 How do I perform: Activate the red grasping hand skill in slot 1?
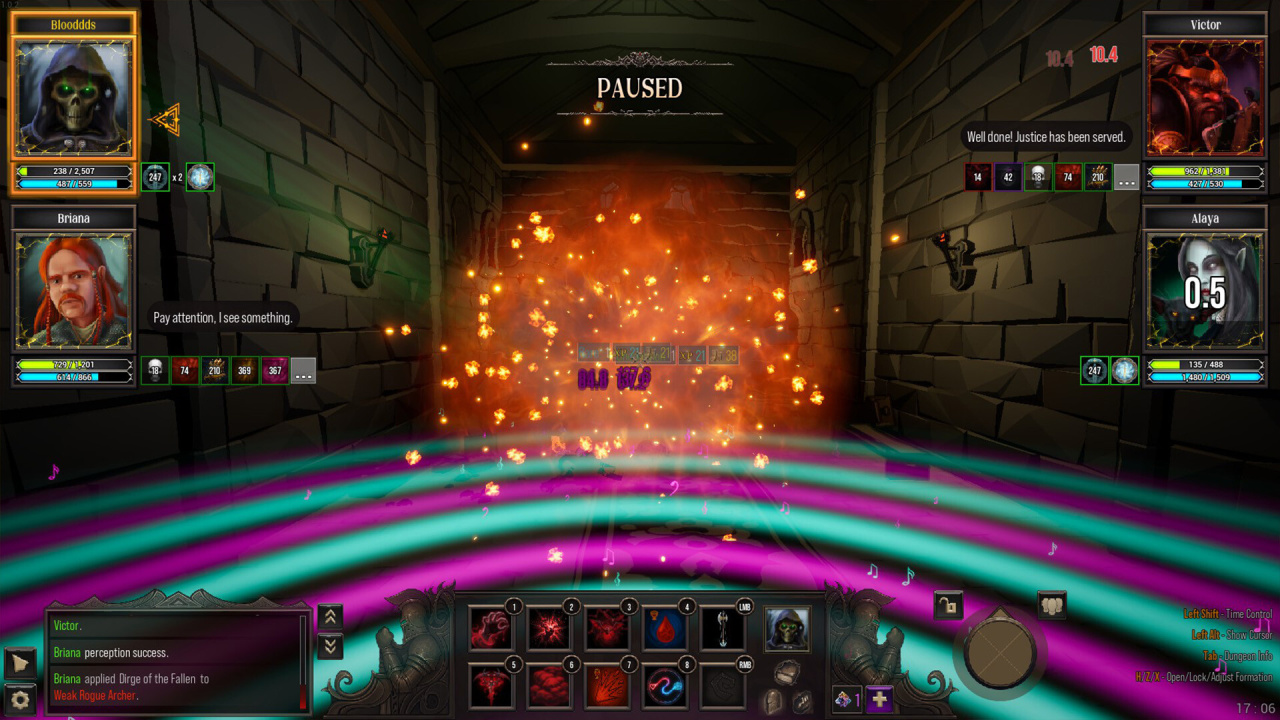click(x=491, y=629)
